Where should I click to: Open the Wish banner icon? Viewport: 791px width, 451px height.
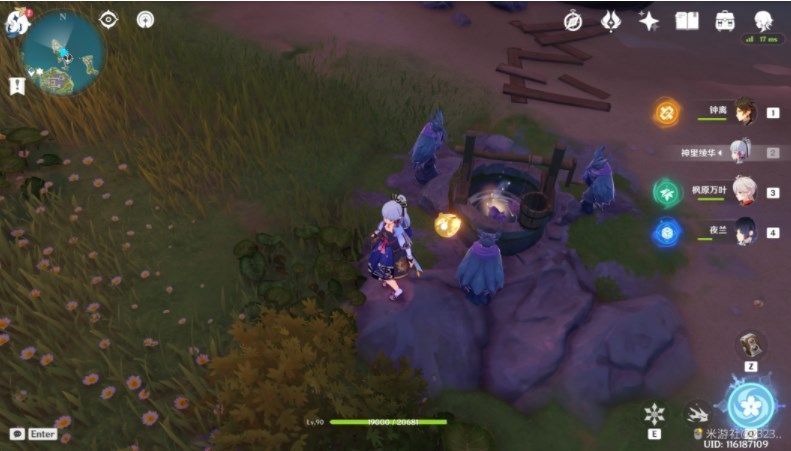tap(610, 21)
